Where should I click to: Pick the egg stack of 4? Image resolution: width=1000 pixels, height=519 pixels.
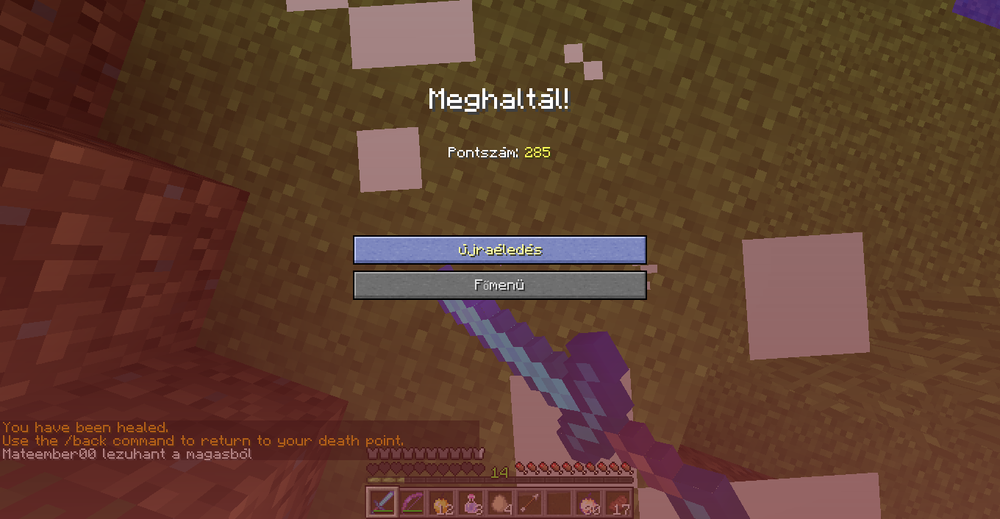499,502
